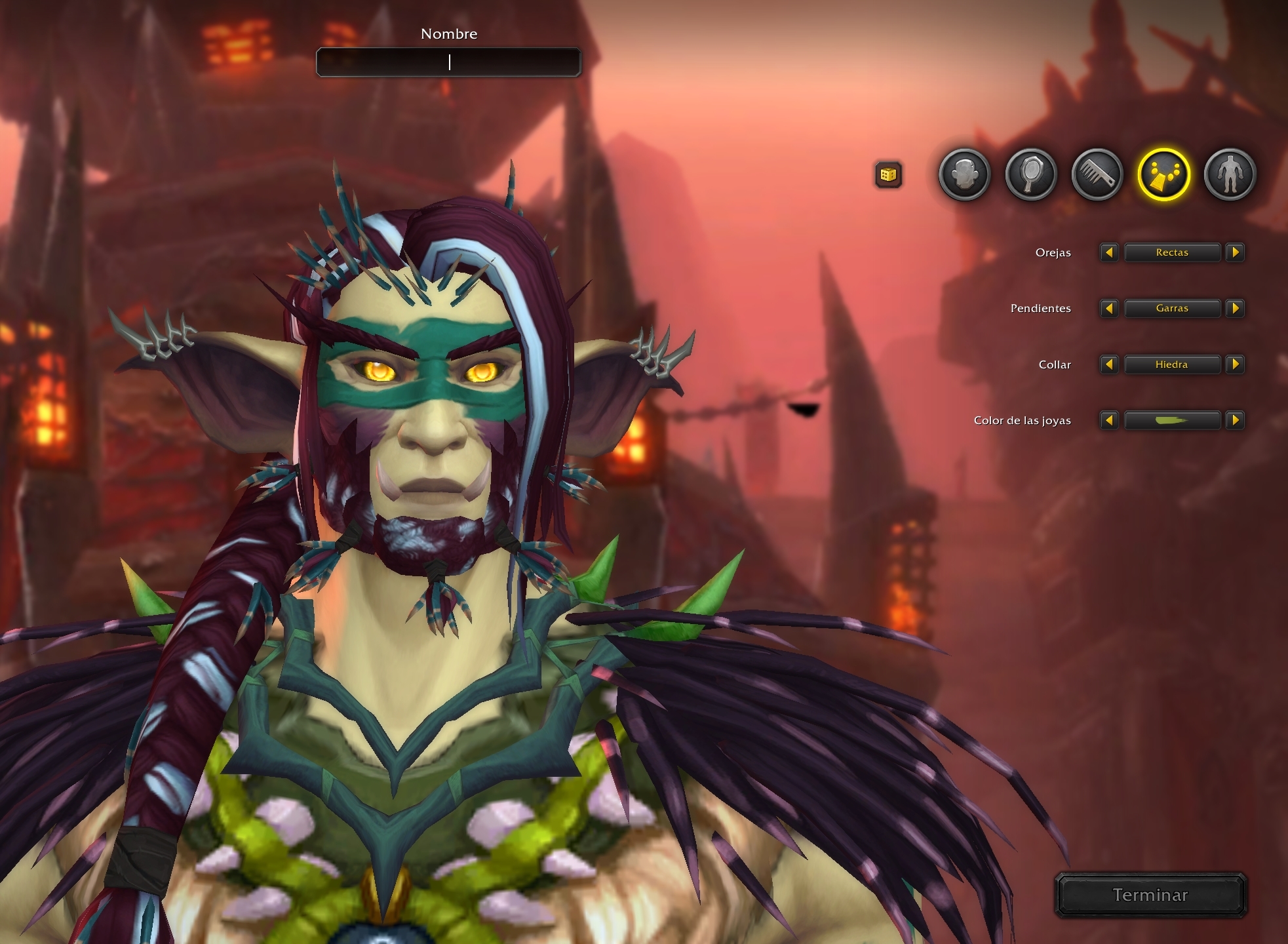Pick next Color de las joyas

point(1235,420)
